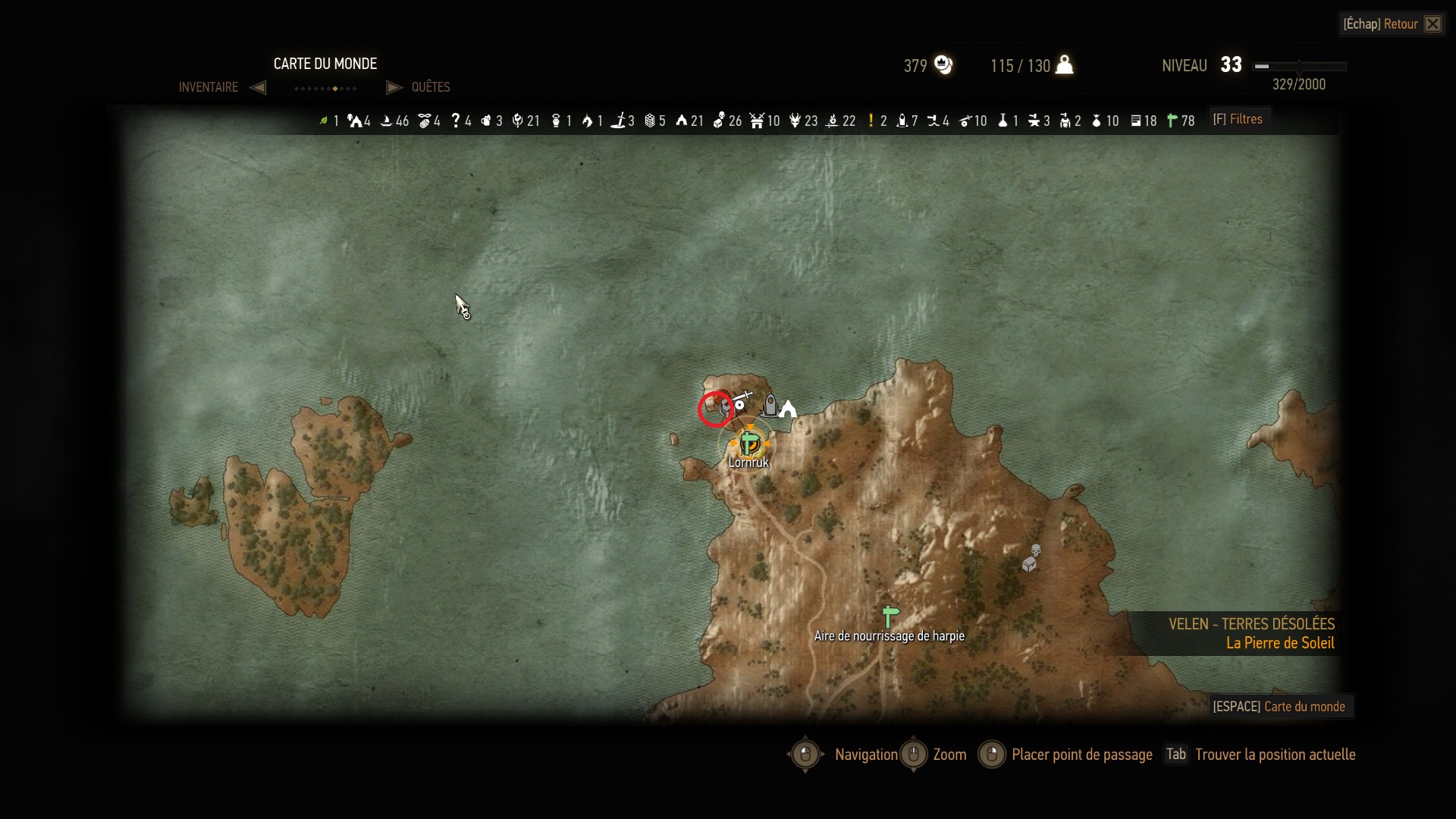Open the Carte du monde world view

[1279, 707]
